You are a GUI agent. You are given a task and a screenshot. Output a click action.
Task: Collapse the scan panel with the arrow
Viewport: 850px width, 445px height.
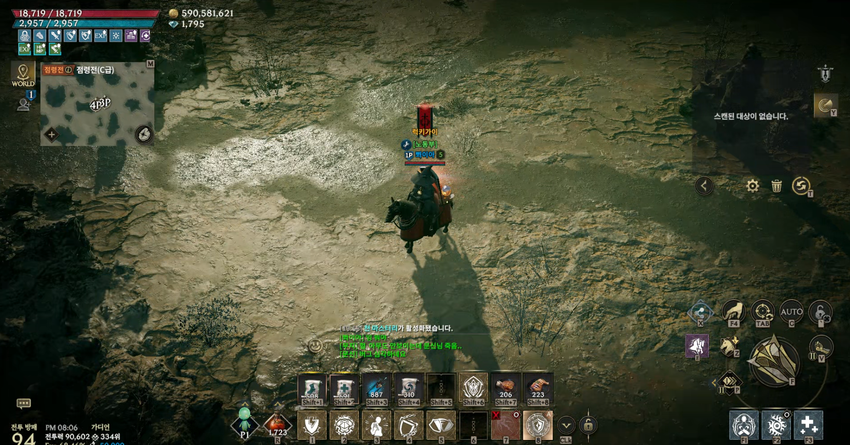click(x=705, y=186)
